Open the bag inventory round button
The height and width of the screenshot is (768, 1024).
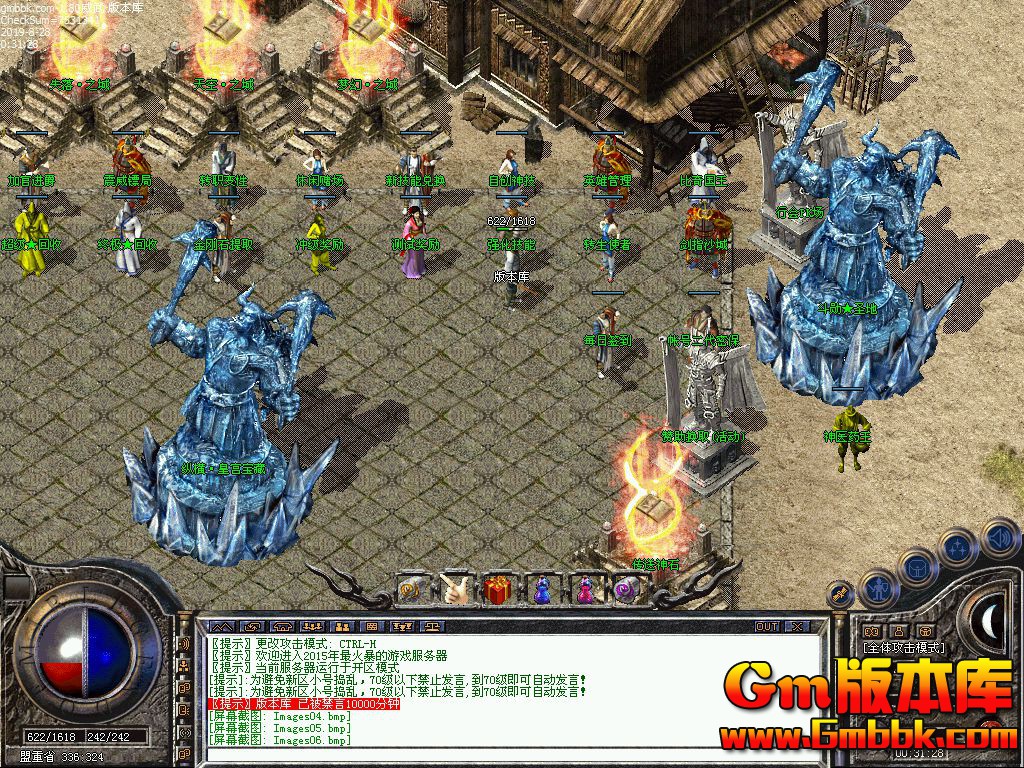917,567
